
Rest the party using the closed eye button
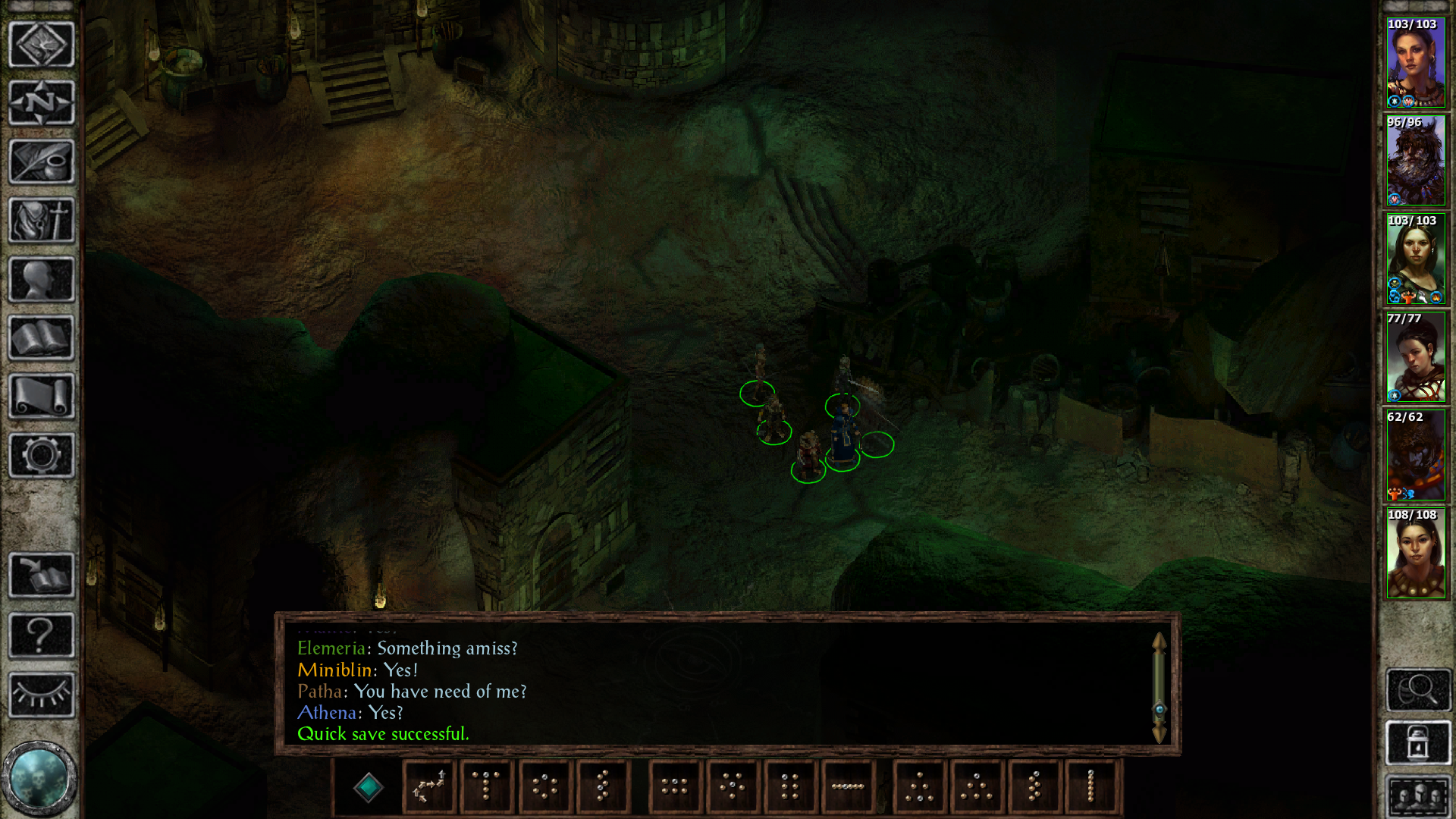pyautogui.click(x=41, y=694)
